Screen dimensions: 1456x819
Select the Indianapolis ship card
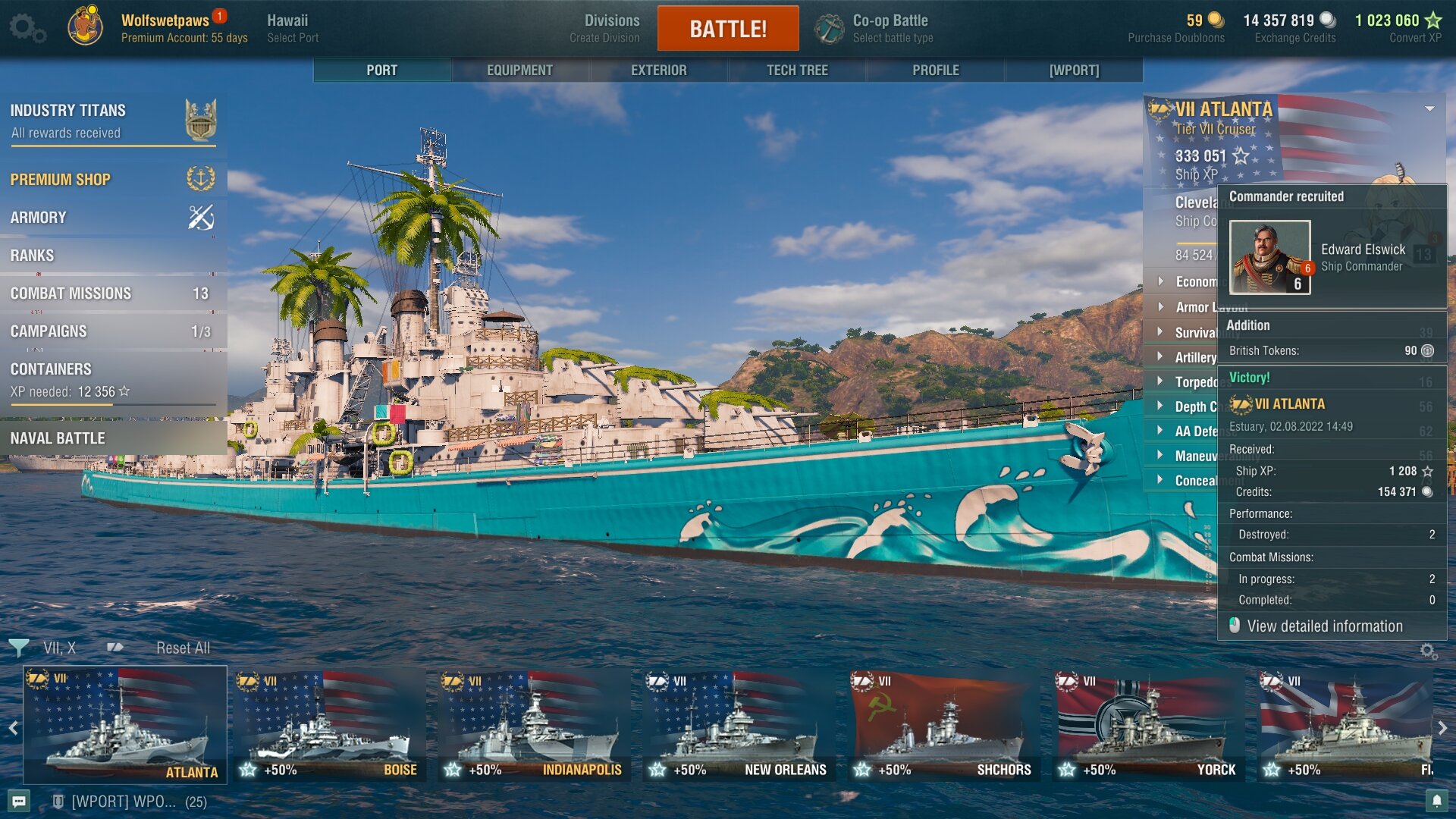(535, 726)
